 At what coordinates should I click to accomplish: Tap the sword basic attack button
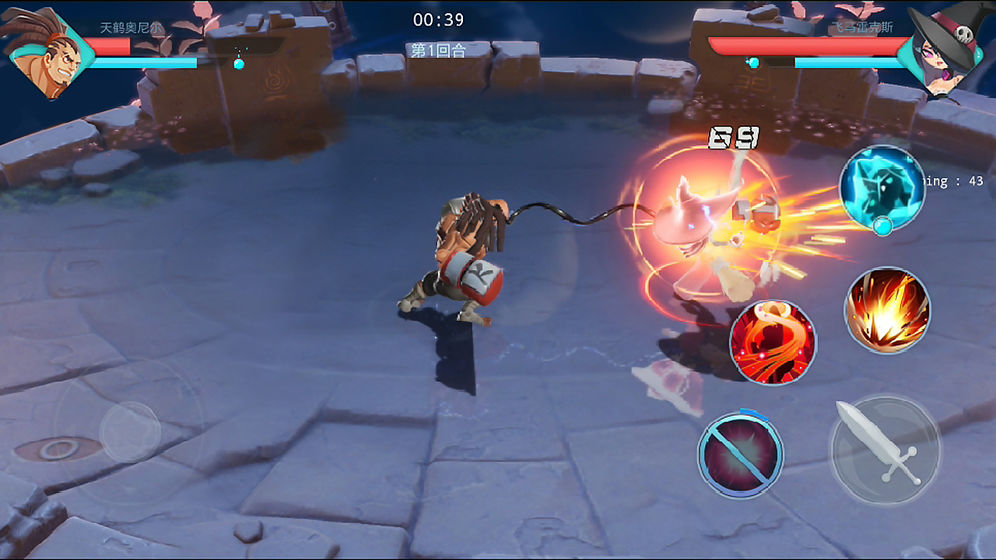[x=885, y=450]
